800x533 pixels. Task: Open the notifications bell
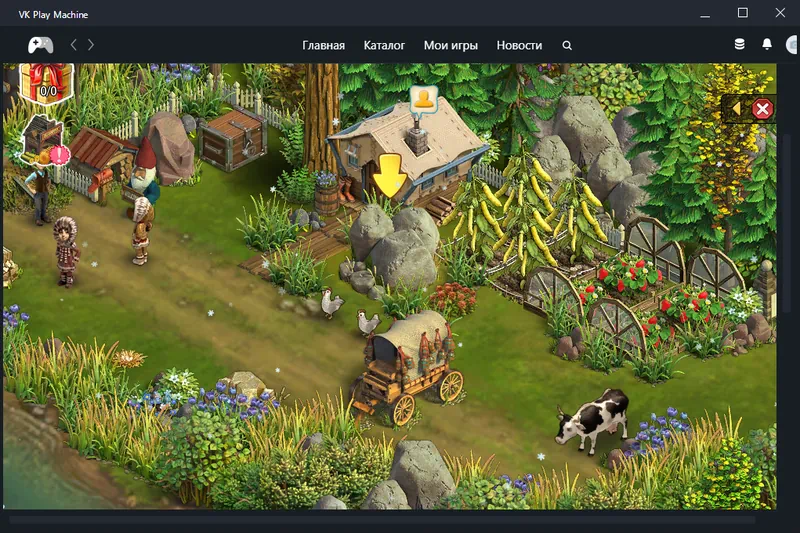tap(767, 45)
